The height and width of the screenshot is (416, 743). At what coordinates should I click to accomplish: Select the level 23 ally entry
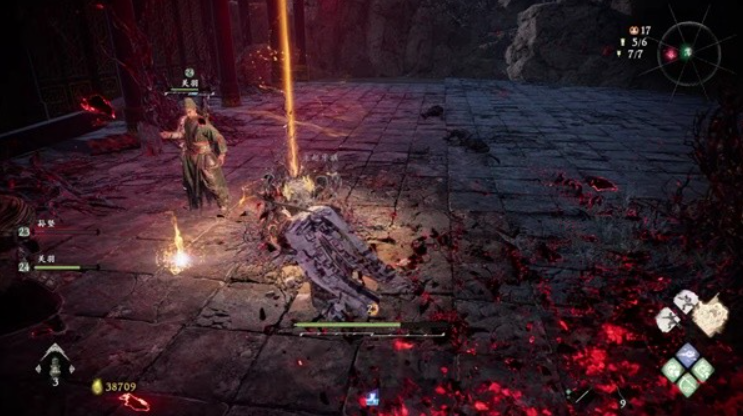tap(50, 231)
